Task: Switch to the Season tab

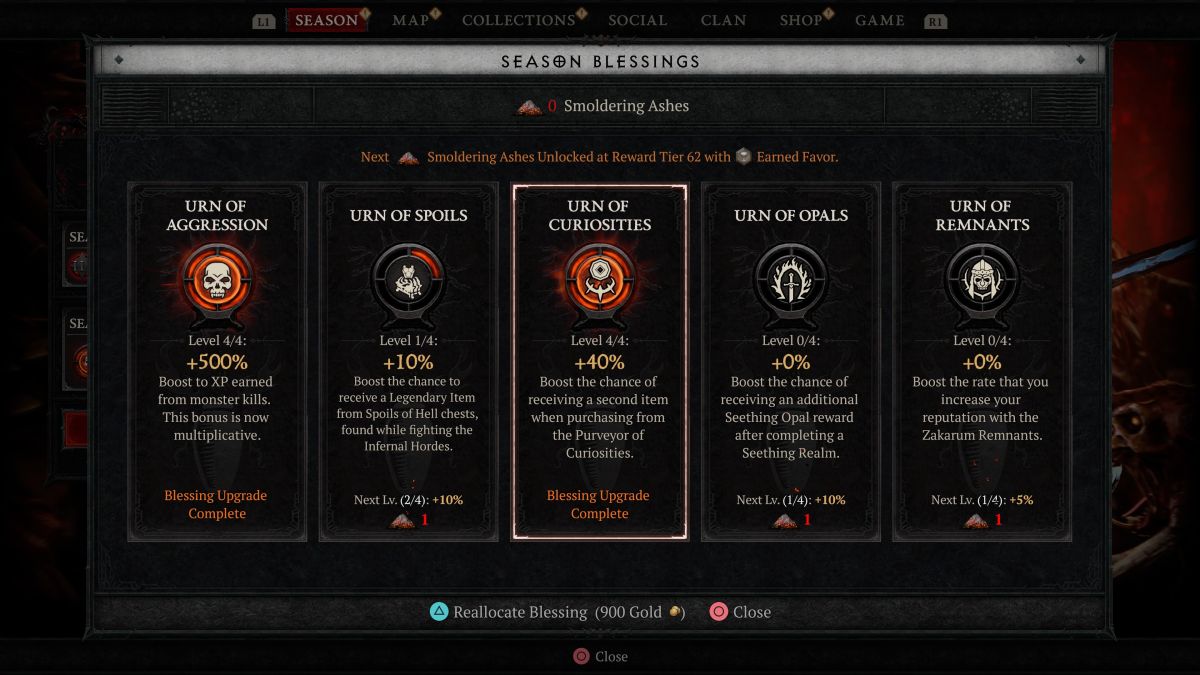Action: click(x=326, y=20)
